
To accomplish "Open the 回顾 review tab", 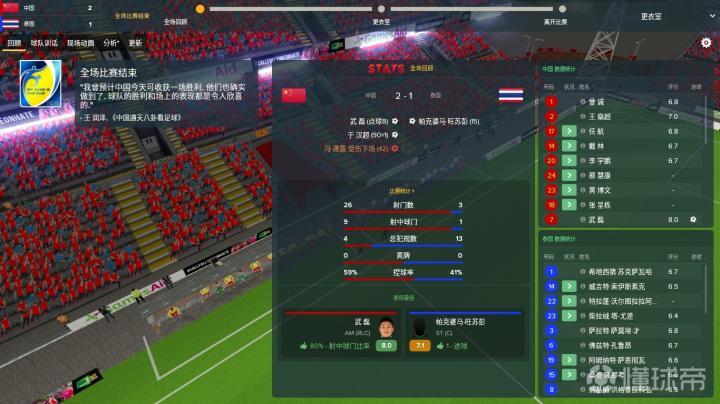I will tap(14, 43).
